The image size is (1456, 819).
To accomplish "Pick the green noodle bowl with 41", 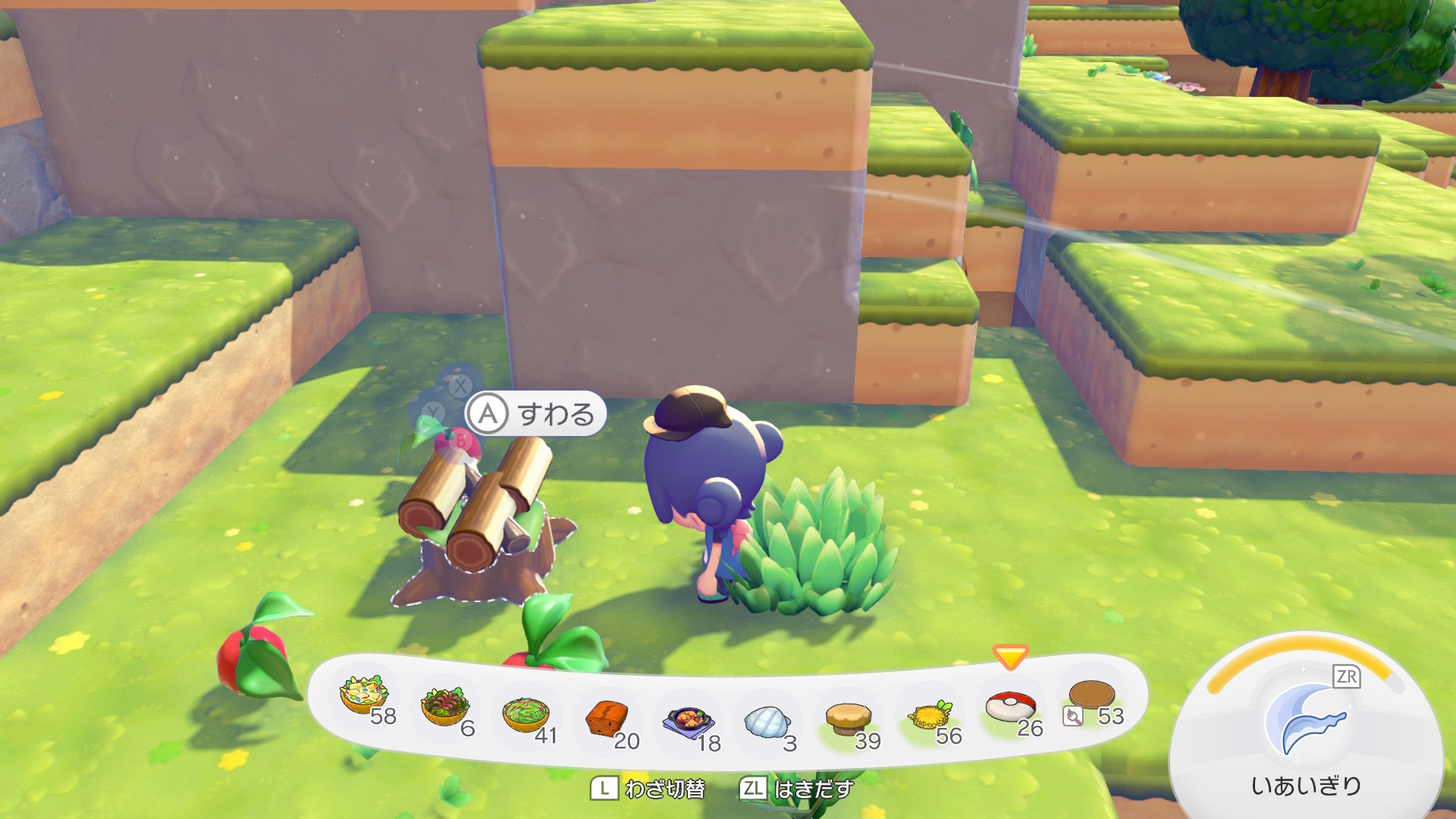I will click(526, 715).
